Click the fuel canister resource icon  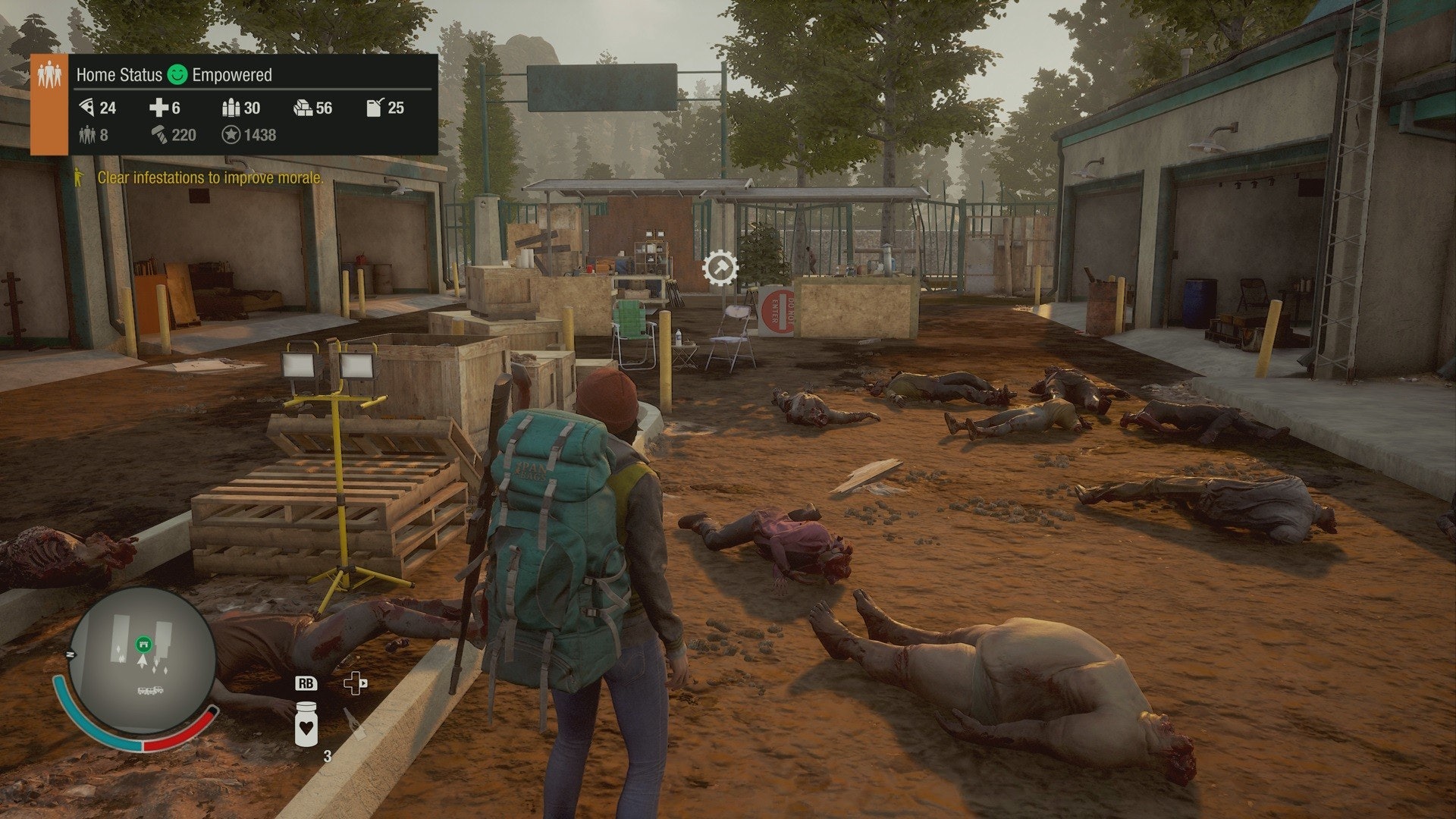(375, 108)
